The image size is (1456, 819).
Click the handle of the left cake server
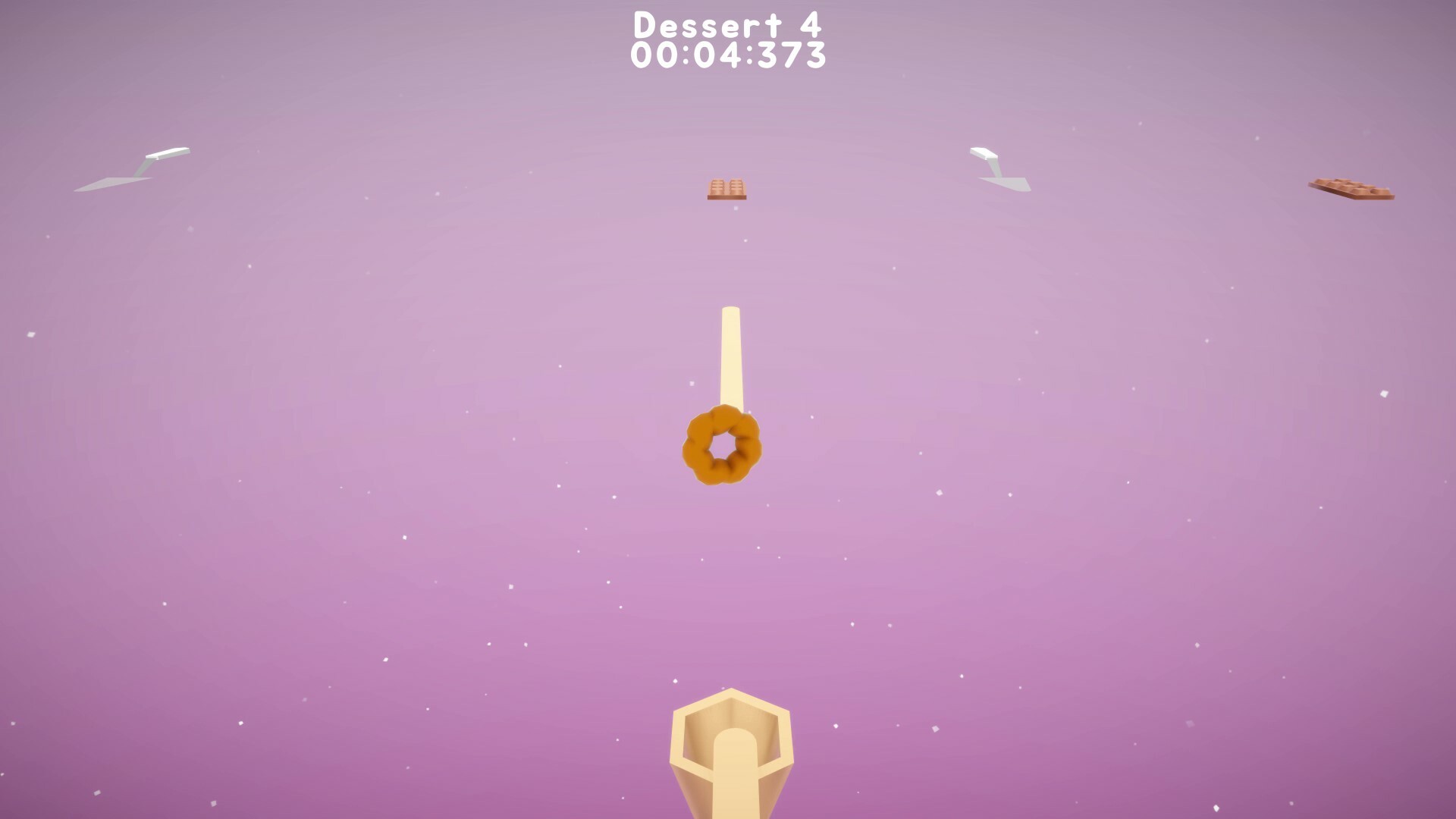pos(168,152)
